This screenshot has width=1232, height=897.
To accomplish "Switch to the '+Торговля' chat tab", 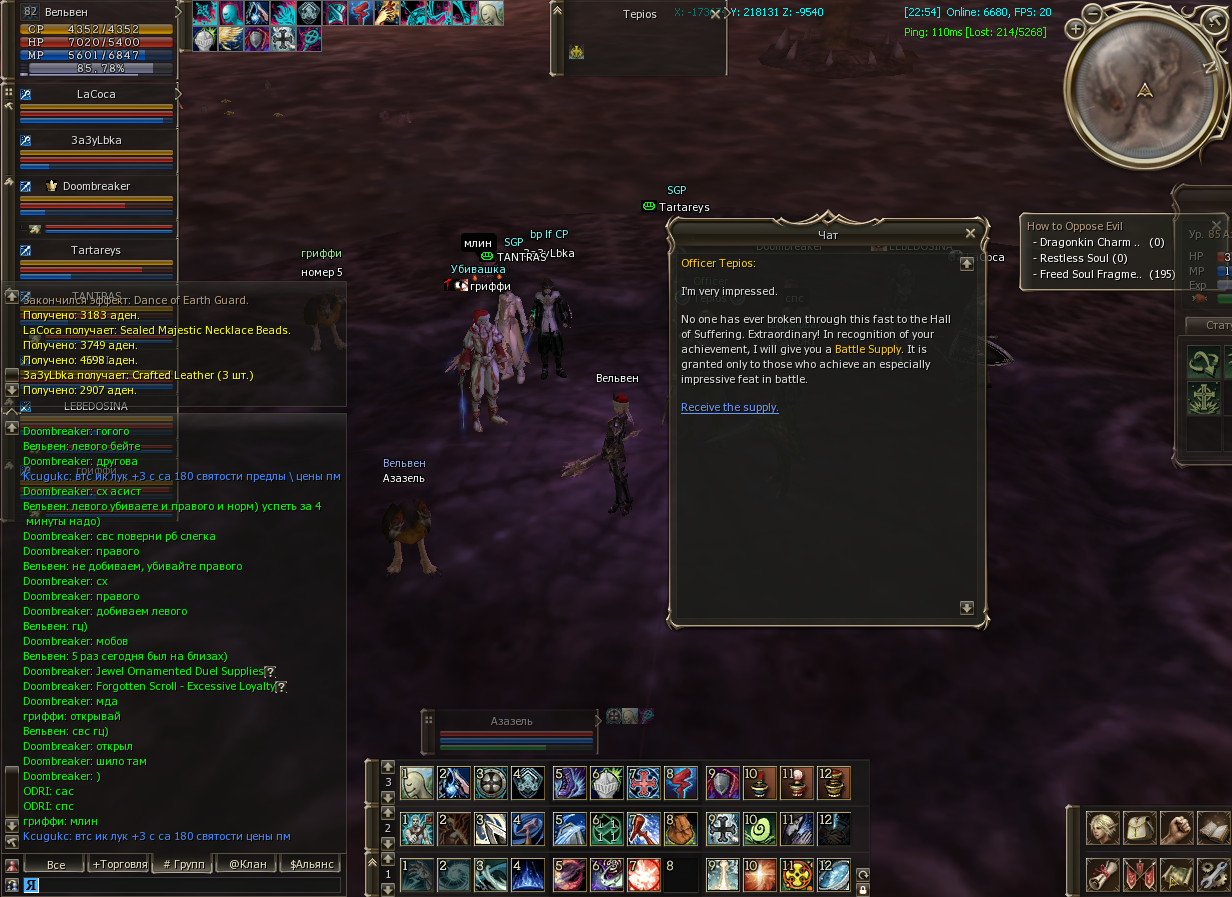I will tap(119, 864).
